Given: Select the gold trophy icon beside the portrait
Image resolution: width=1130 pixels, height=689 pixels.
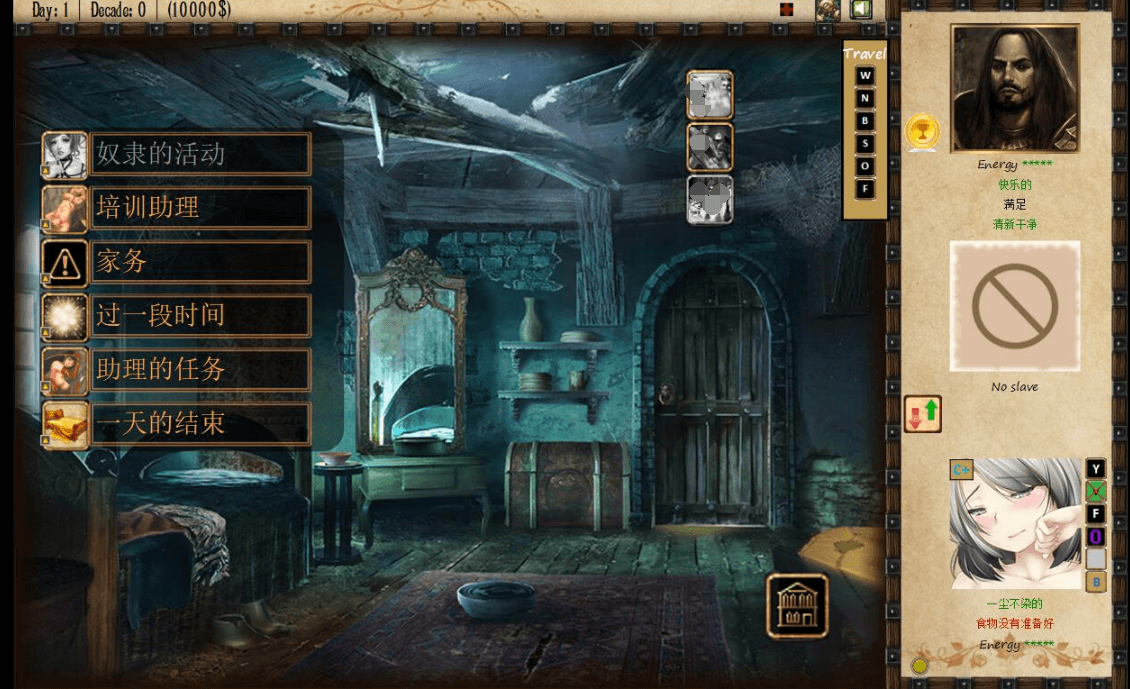Looking at the screenshot, I should click(922, 131).
